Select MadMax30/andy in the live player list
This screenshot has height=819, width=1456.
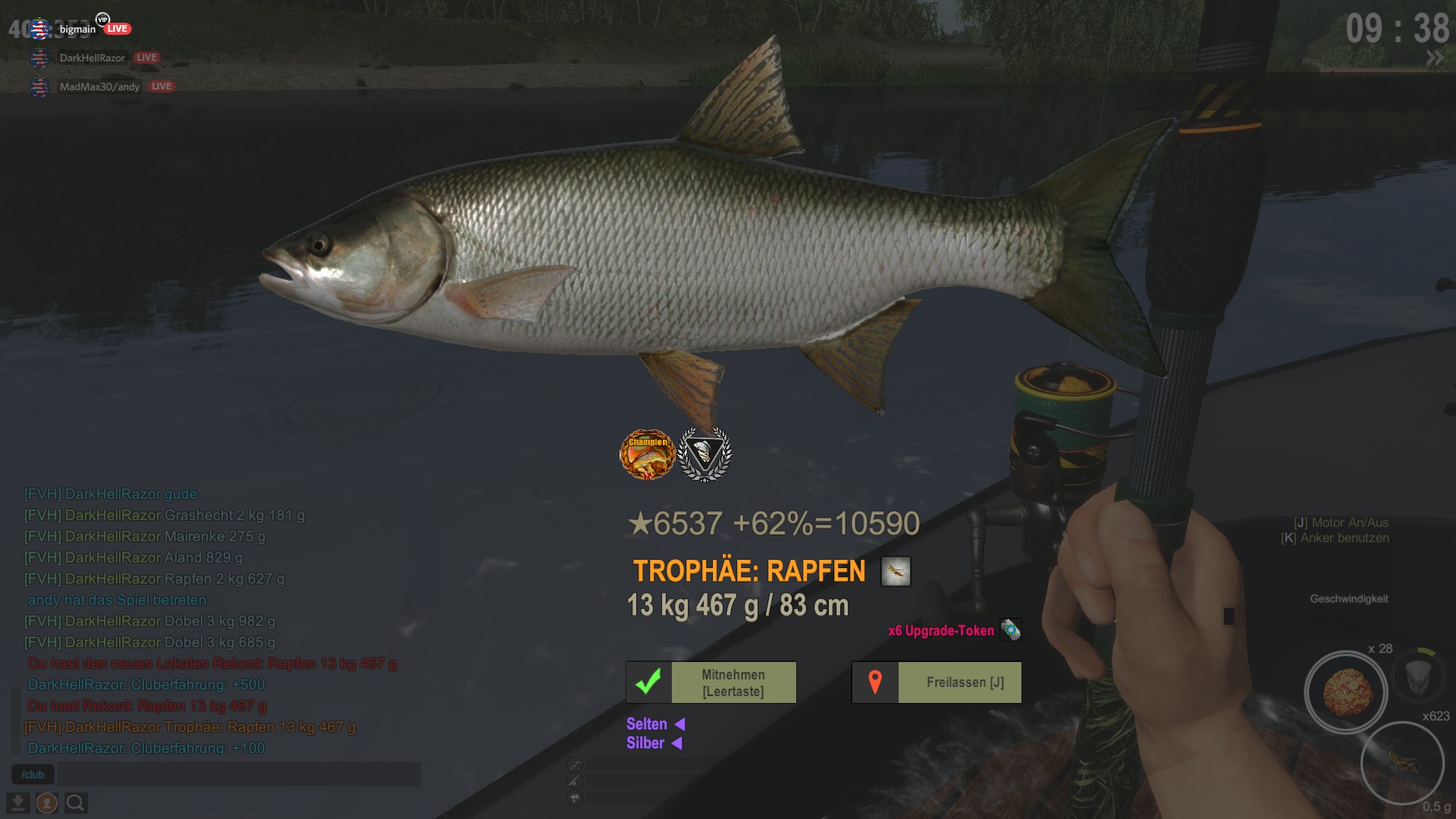point(99,86)
